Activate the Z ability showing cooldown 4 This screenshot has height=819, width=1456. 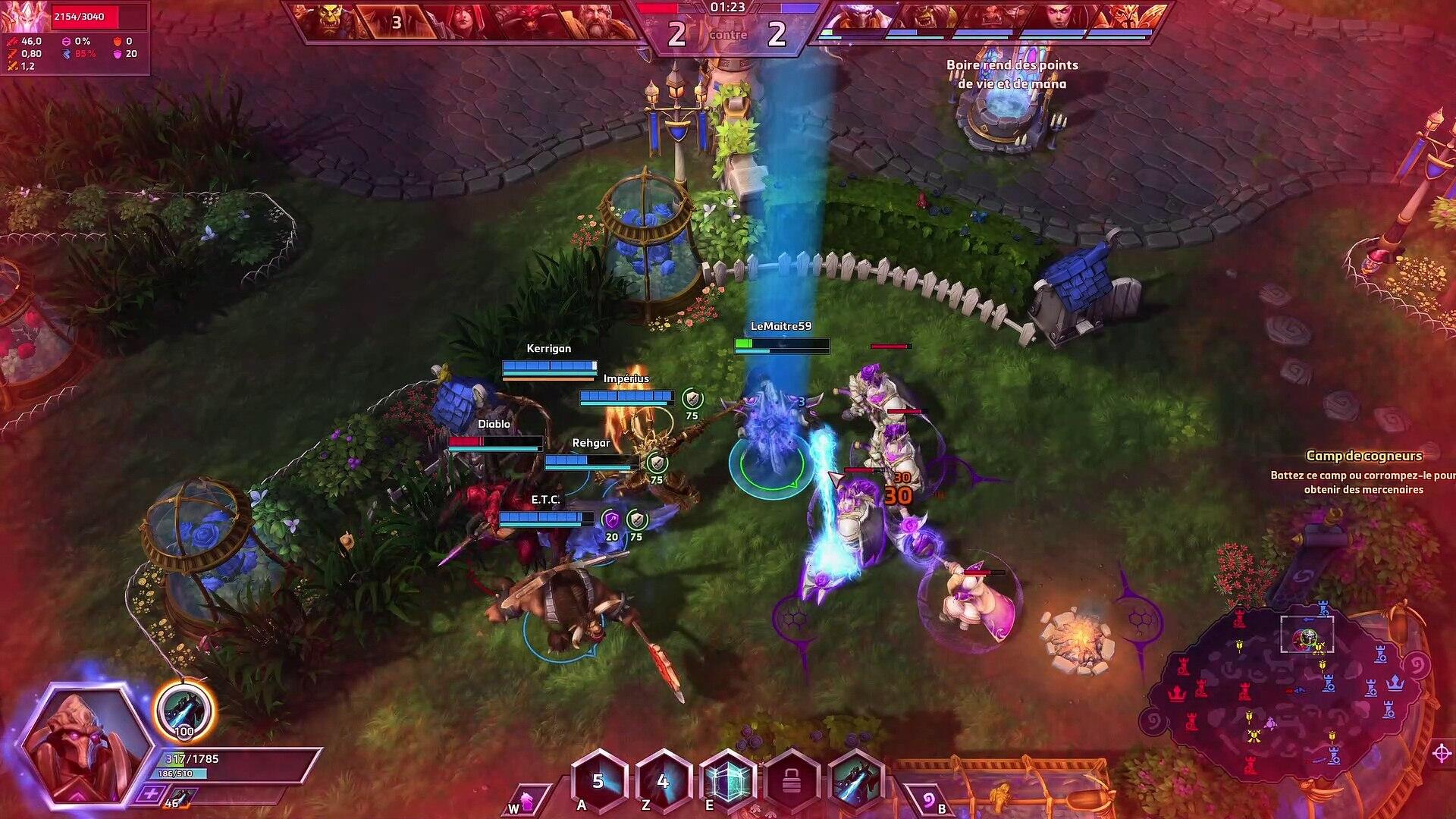point(663,781)
